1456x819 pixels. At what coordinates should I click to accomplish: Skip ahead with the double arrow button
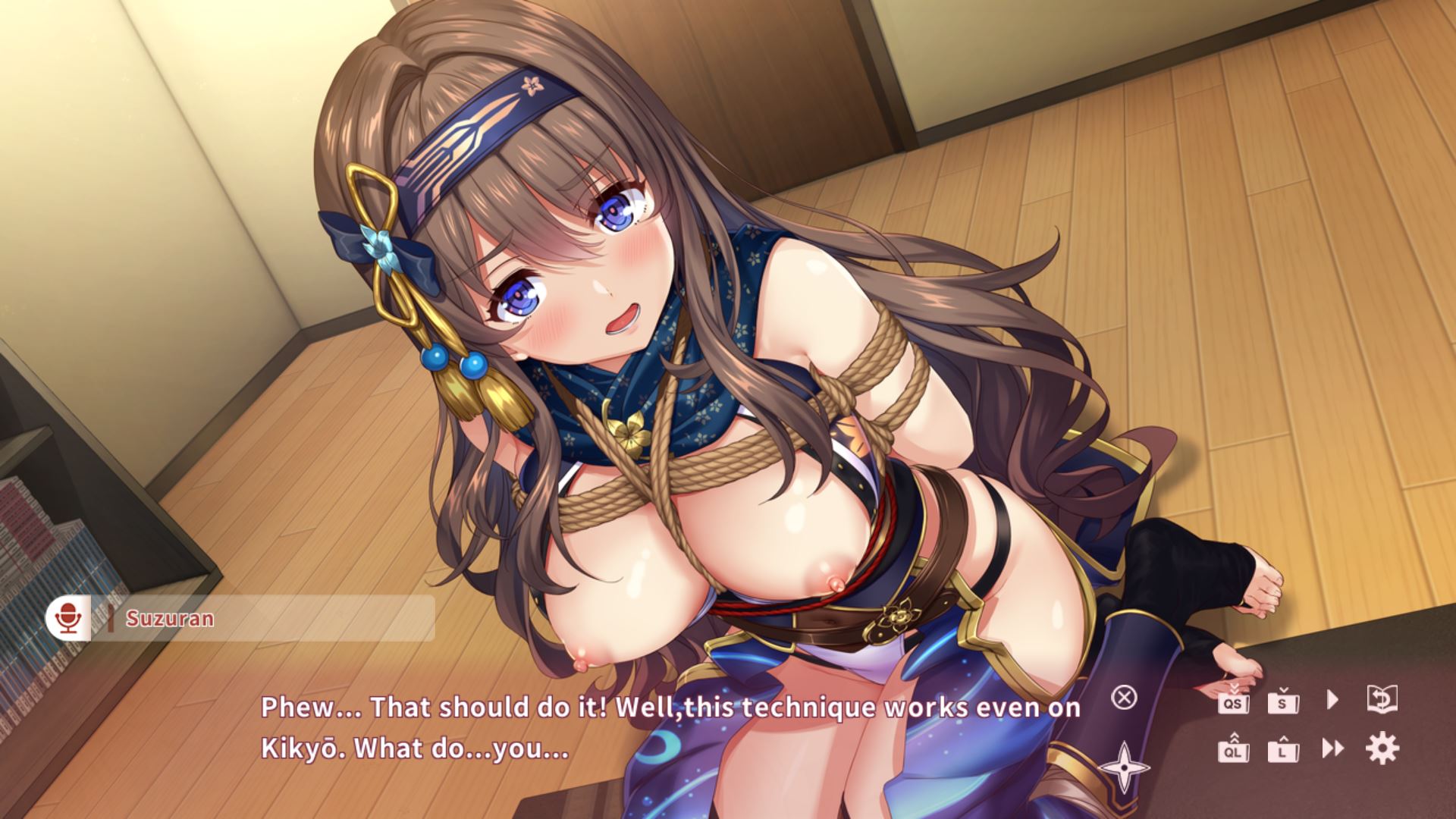click(1332, 749)
